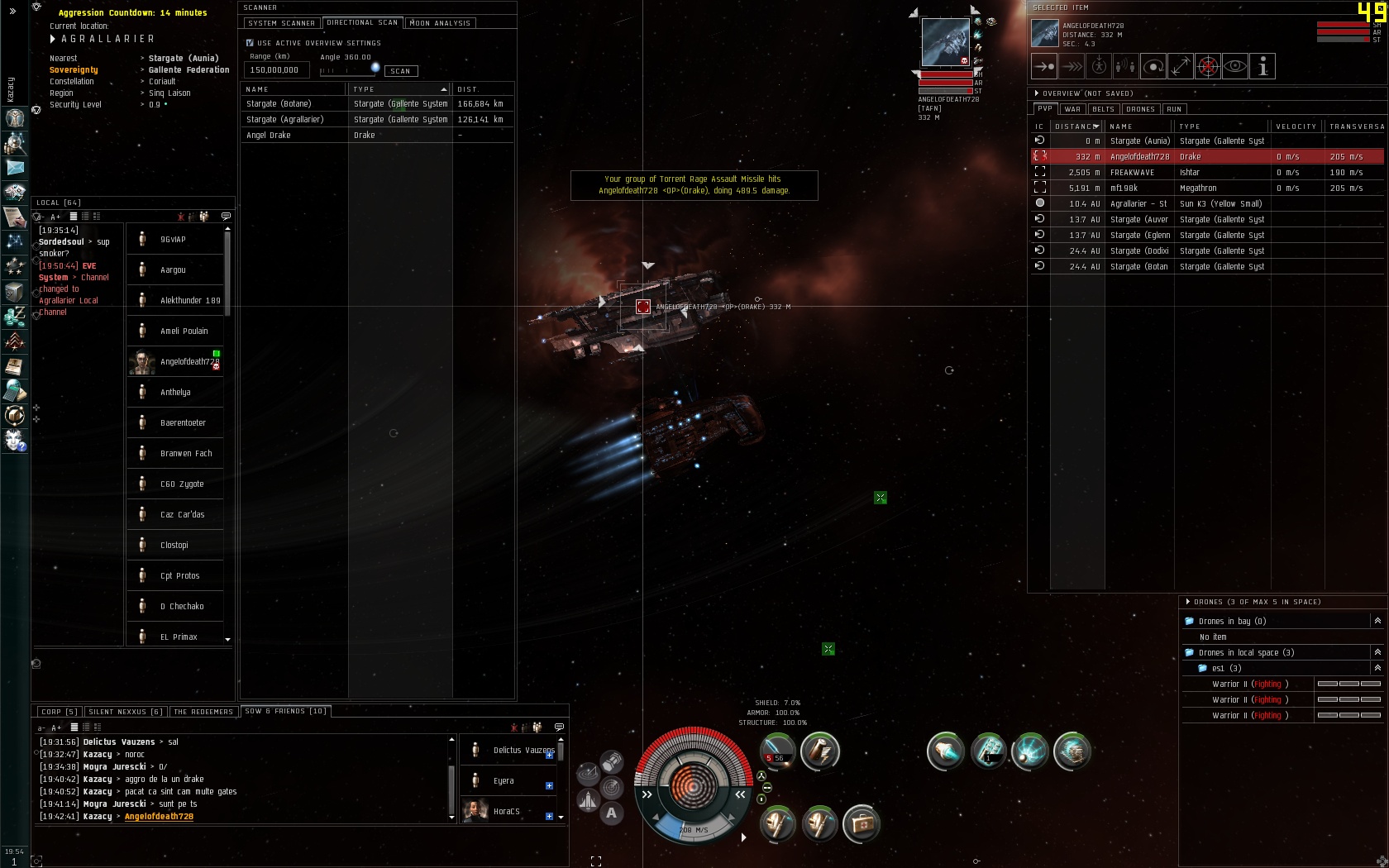Select Aargou in the local member list
The width and height of the screenshot is (1389, 868).
[x=173, y=270]
